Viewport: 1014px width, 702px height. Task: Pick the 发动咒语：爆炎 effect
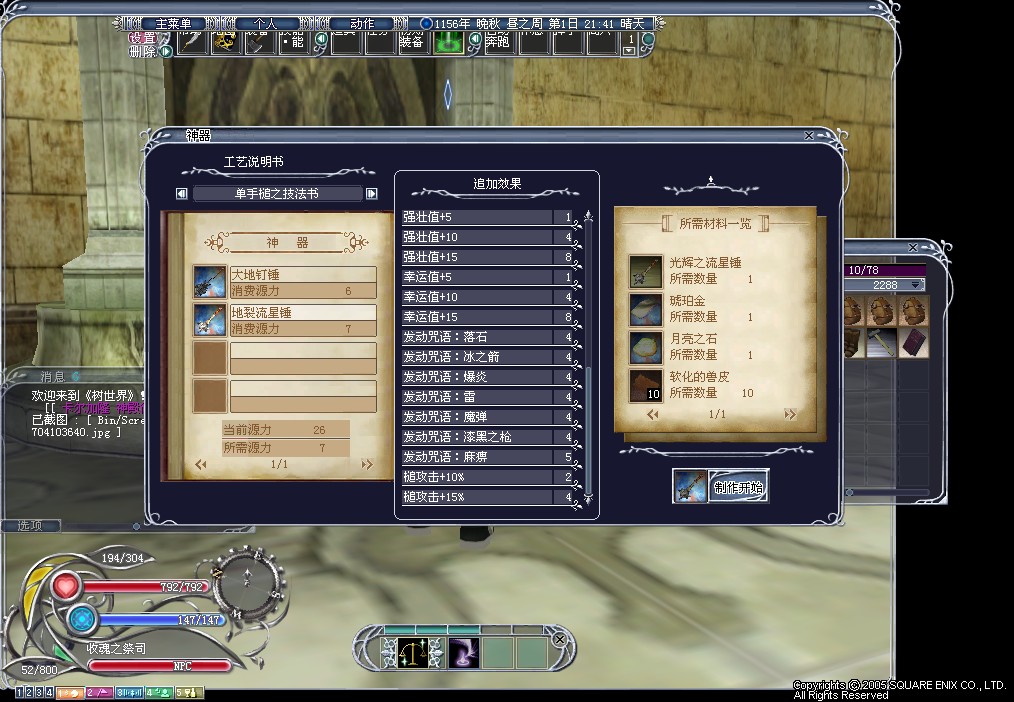478,377
